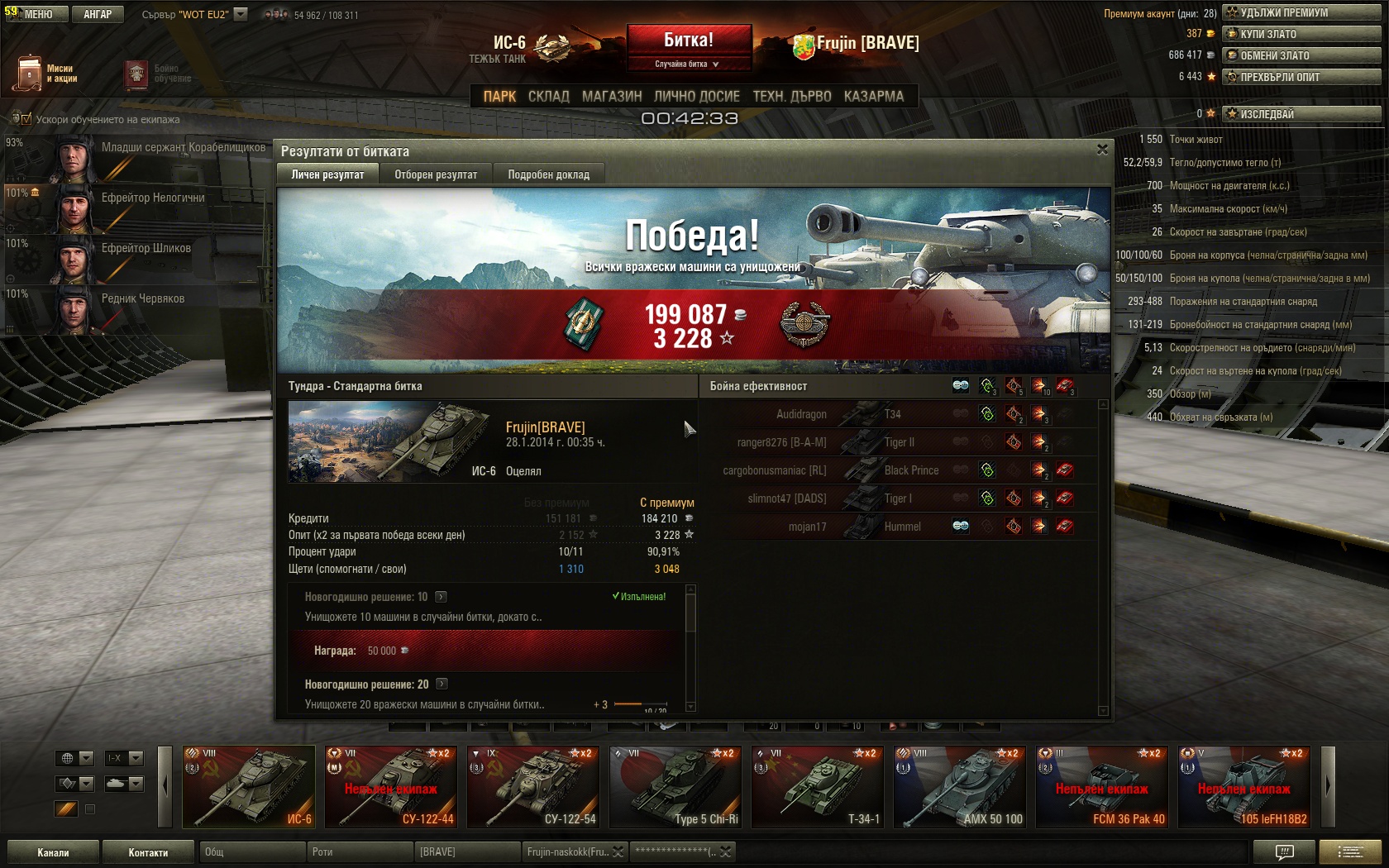Open the МЕНЮ button
The height and width of the screenshot is (868, 1389).
tap(35, 14)
